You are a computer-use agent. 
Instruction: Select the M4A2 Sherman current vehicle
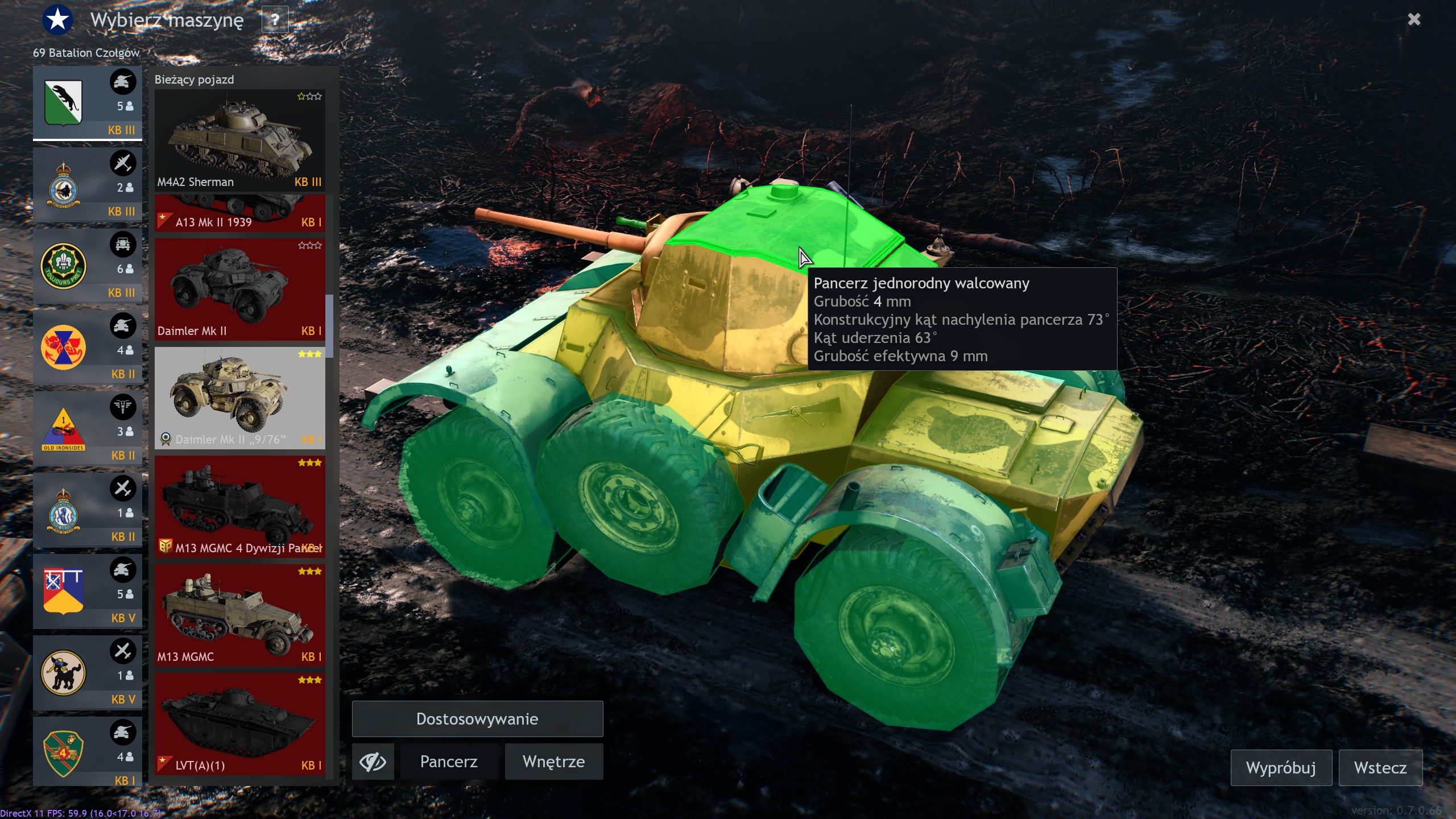[x=239, y=140]
